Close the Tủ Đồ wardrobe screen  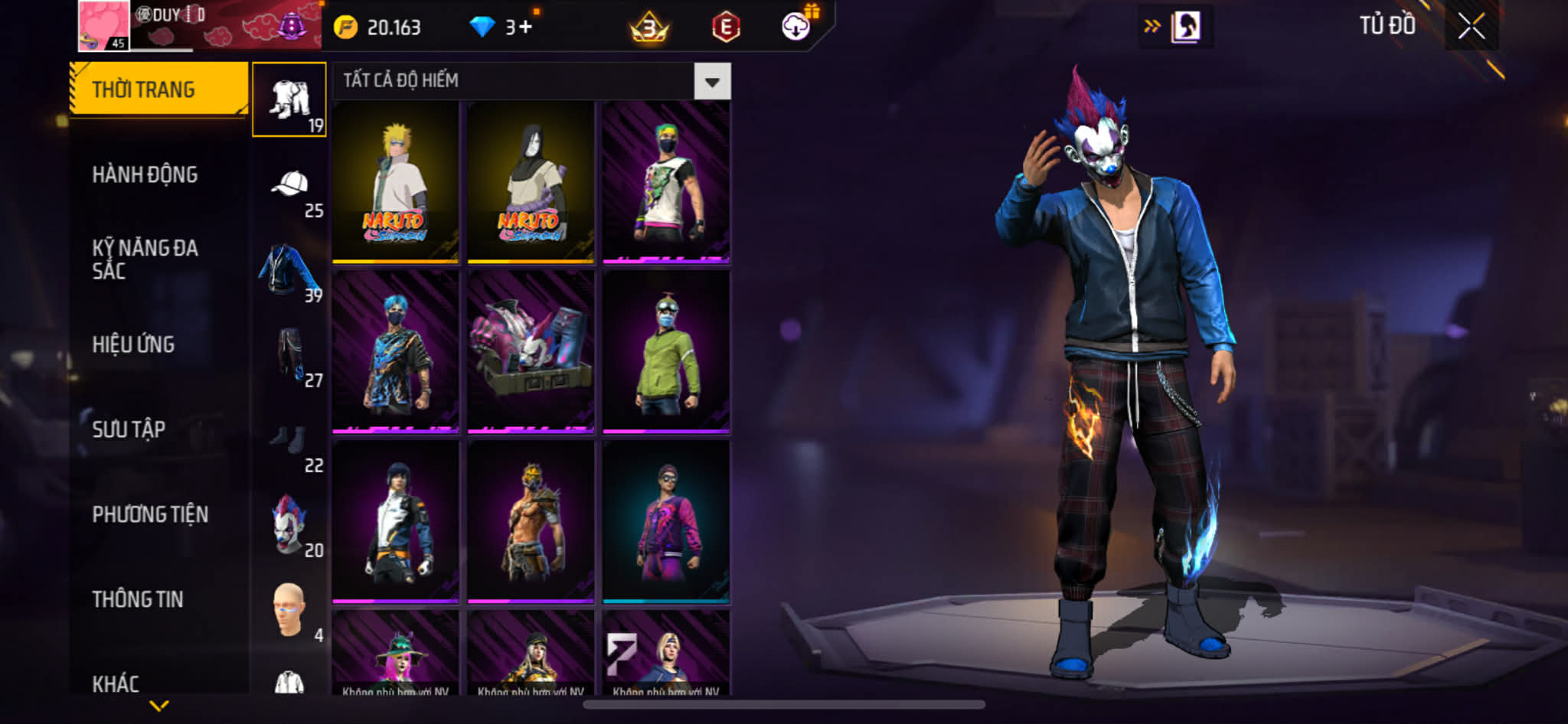coord(1471,27)
